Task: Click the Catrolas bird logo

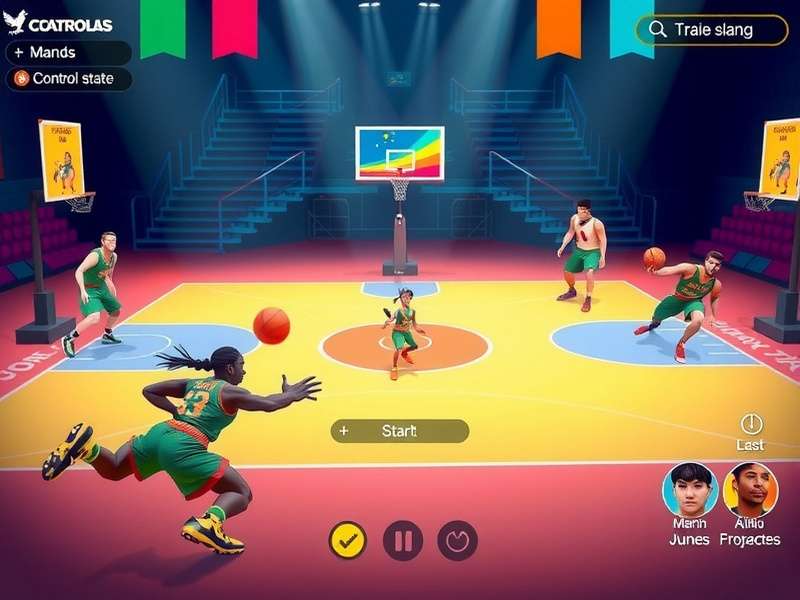Action: [x=15, y=22]
